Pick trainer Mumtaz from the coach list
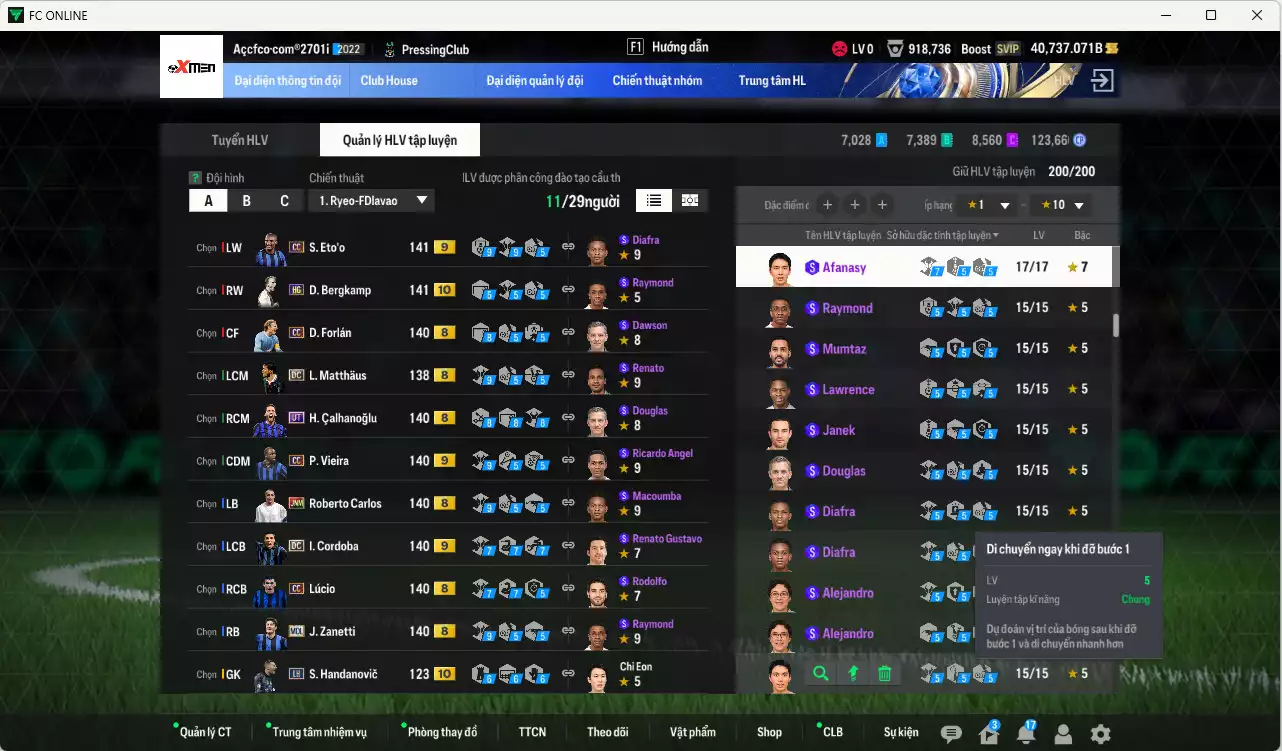 click(844, 349)
